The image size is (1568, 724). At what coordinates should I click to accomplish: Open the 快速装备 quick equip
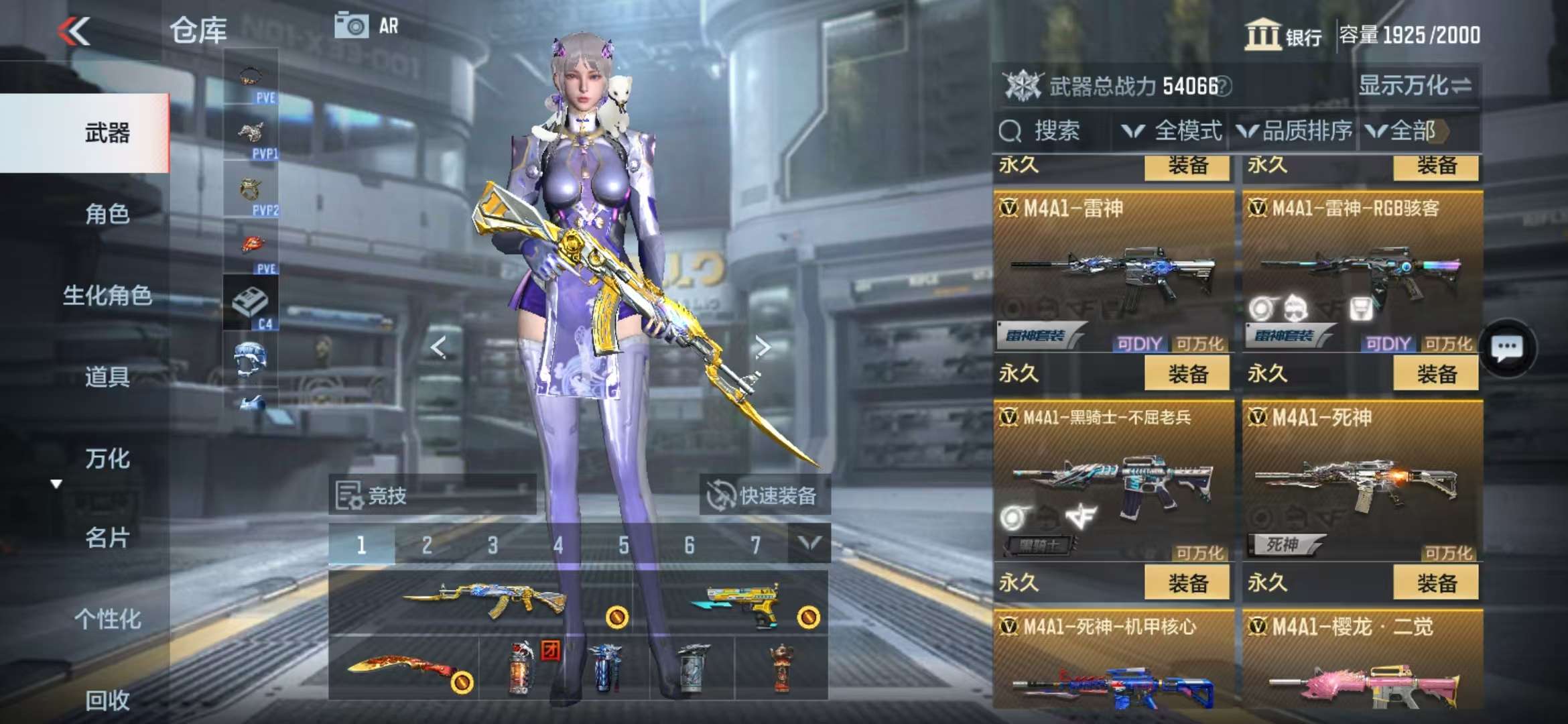pyautogui.click(x=764, y=496)
